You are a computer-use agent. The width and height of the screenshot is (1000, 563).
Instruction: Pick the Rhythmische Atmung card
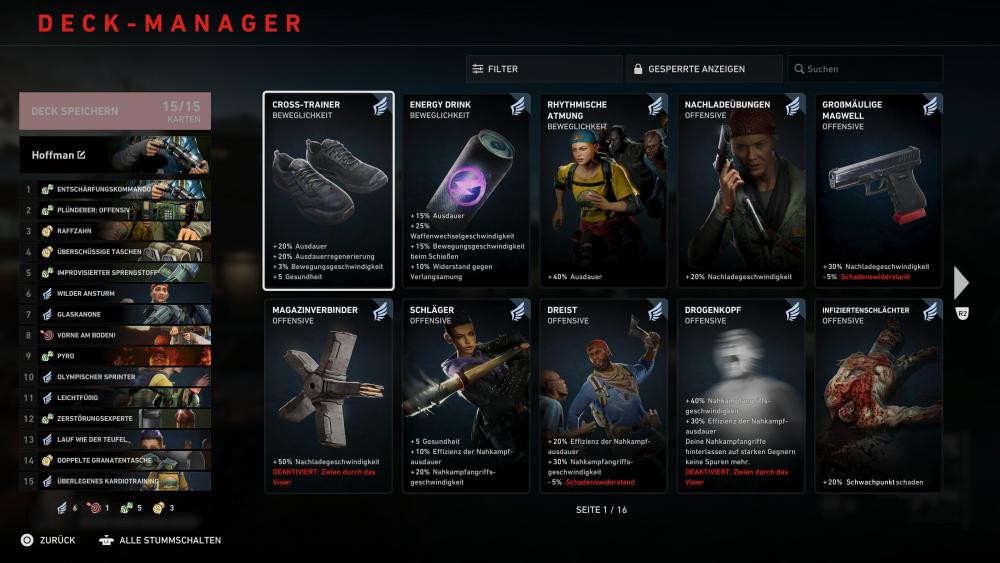(603, 191)
